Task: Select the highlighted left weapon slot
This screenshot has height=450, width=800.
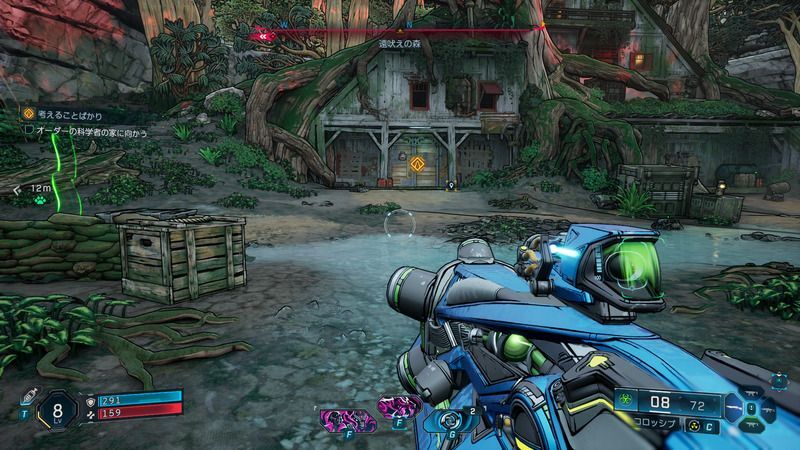Action: point(736,408)
